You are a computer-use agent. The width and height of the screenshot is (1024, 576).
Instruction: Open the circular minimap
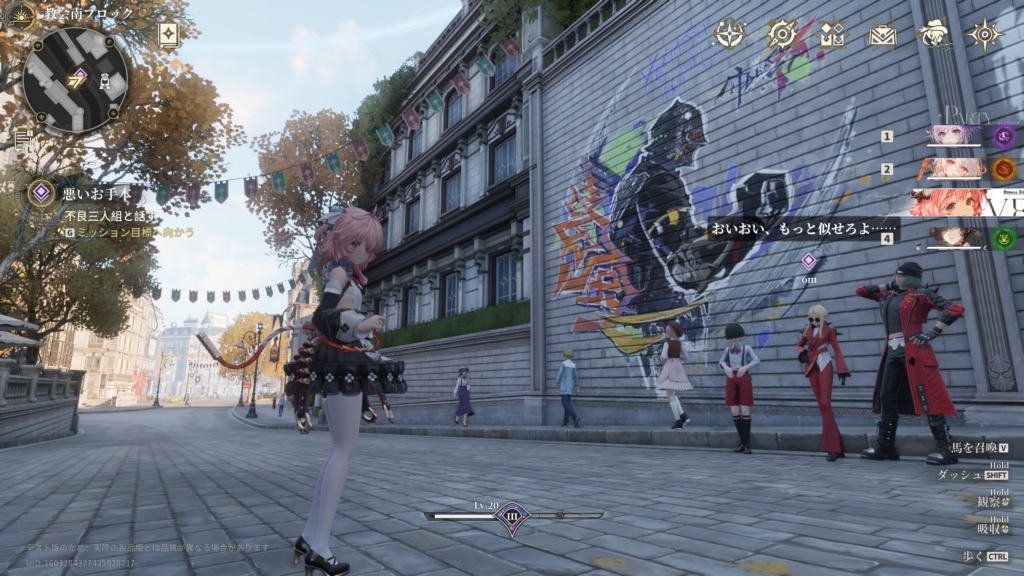click(75, 79)
